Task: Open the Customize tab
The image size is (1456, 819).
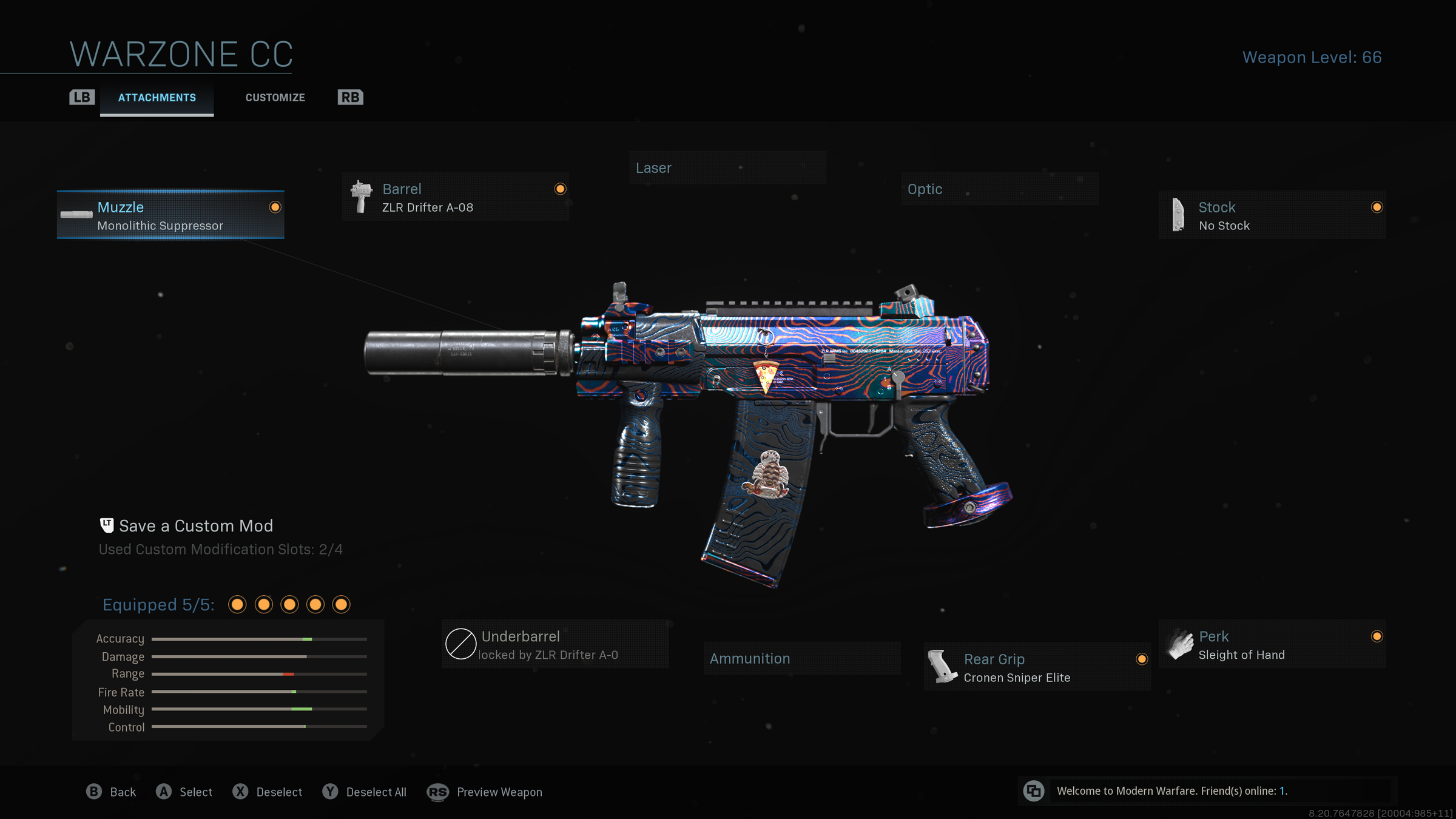Action: pyautogui.click(x=275, y=98)
